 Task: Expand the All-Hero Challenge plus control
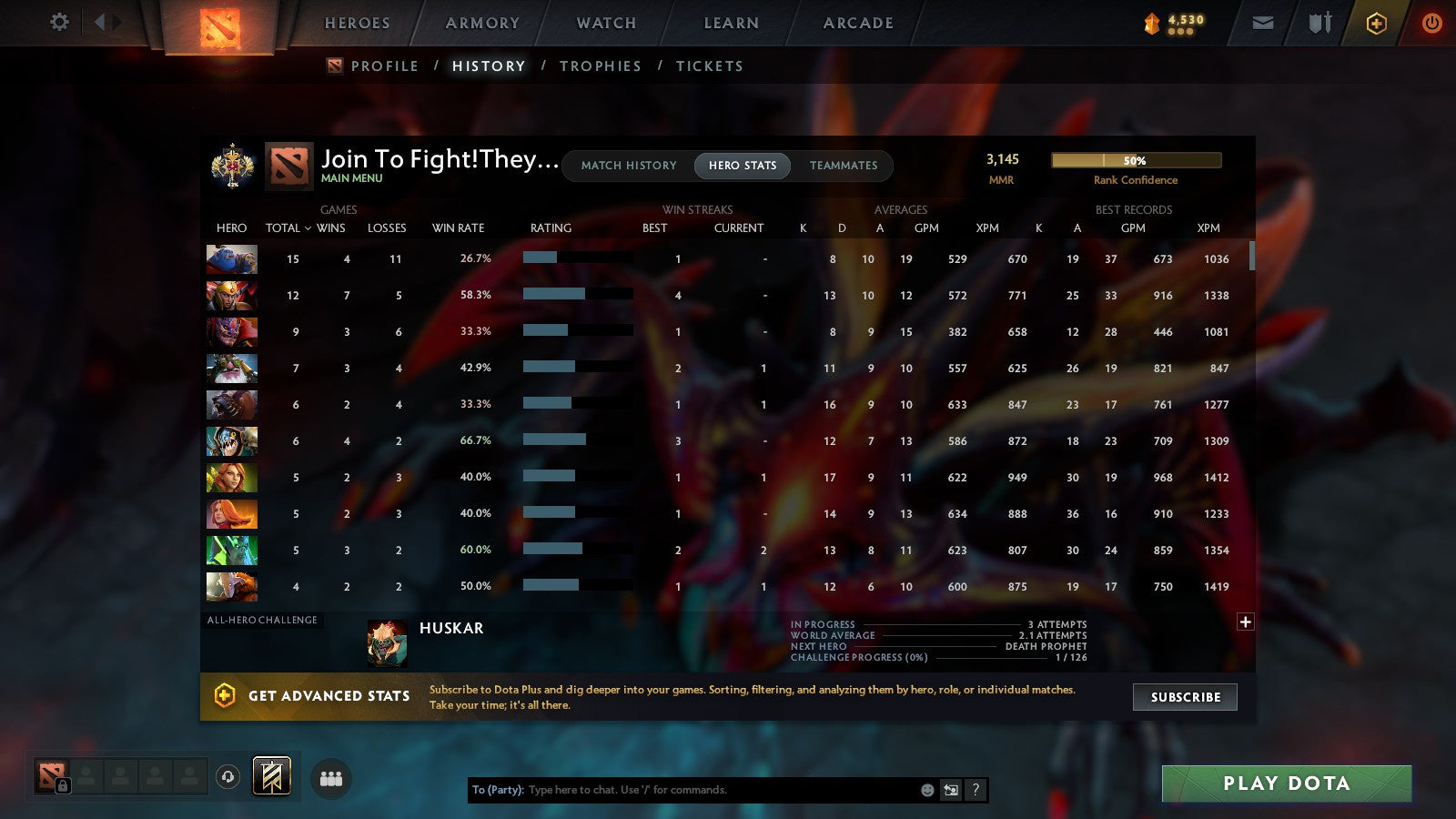(x=1245, y=621)
